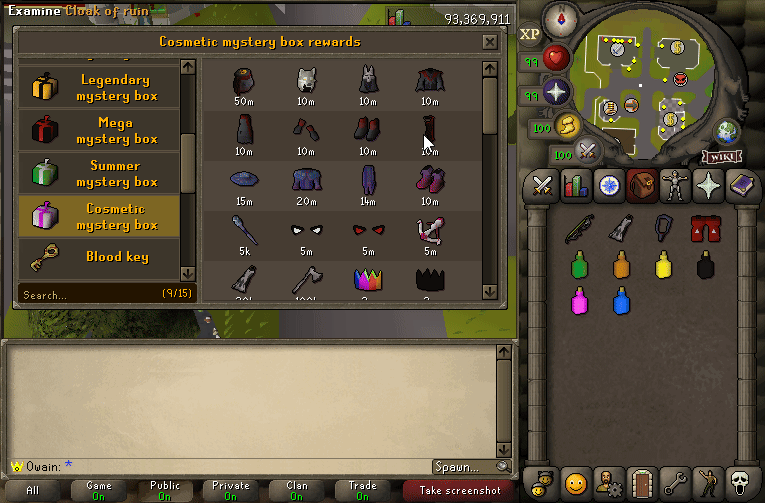Activate the special attack crossed-swords orb
Screen dimensions: 765x503
click(588, 152)
